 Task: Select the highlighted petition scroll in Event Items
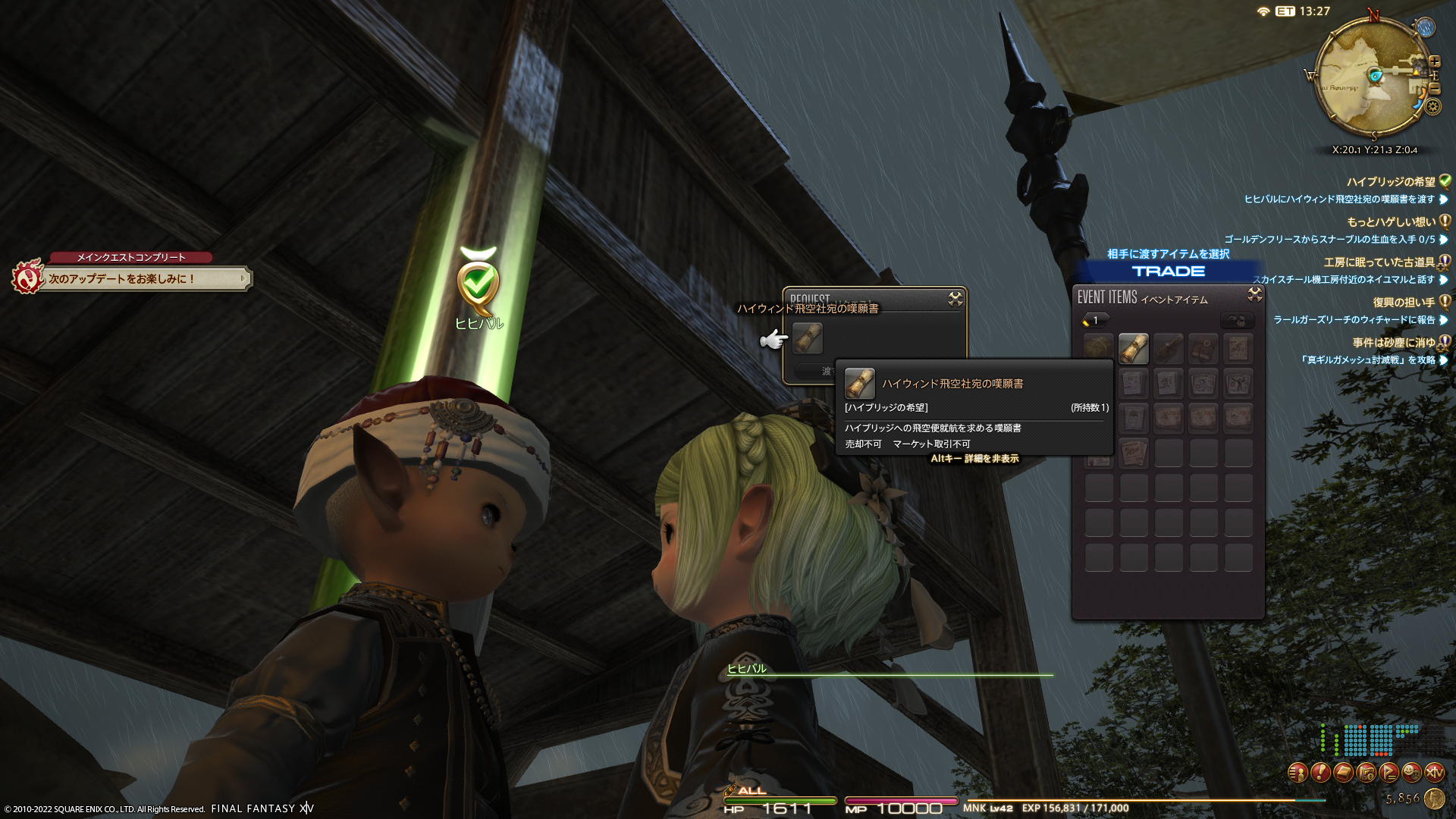click(x=1134, y=349)
